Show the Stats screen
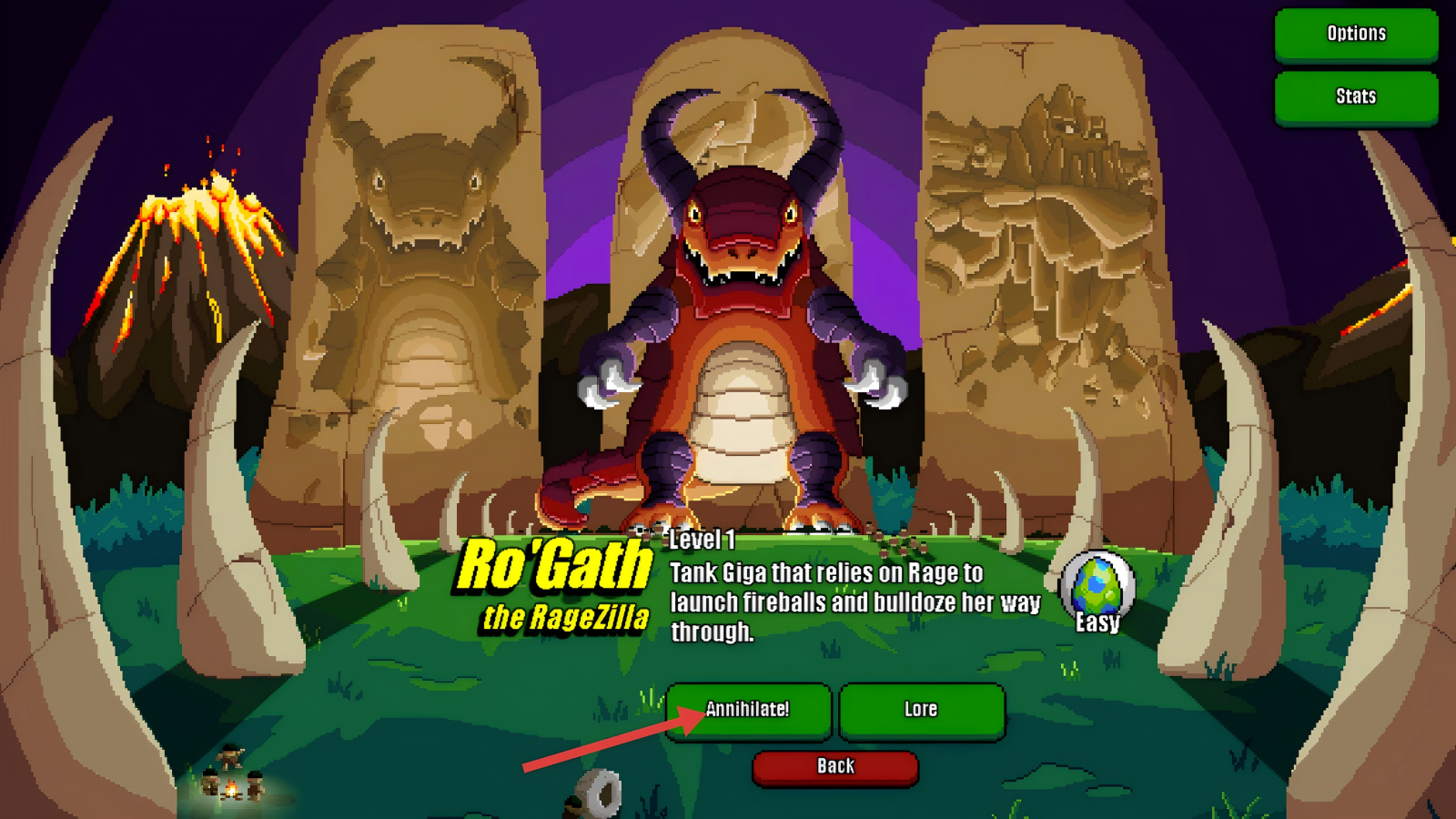The image size is (1456, 819). click(x=1356, y=96)
